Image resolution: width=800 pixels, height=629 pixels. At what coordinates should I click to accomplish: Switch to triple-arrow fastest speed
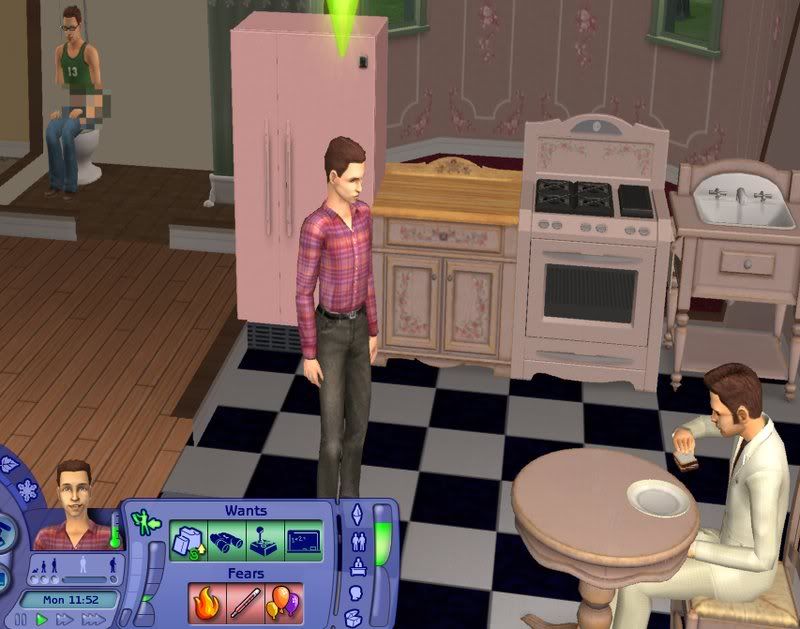[95, 620]
